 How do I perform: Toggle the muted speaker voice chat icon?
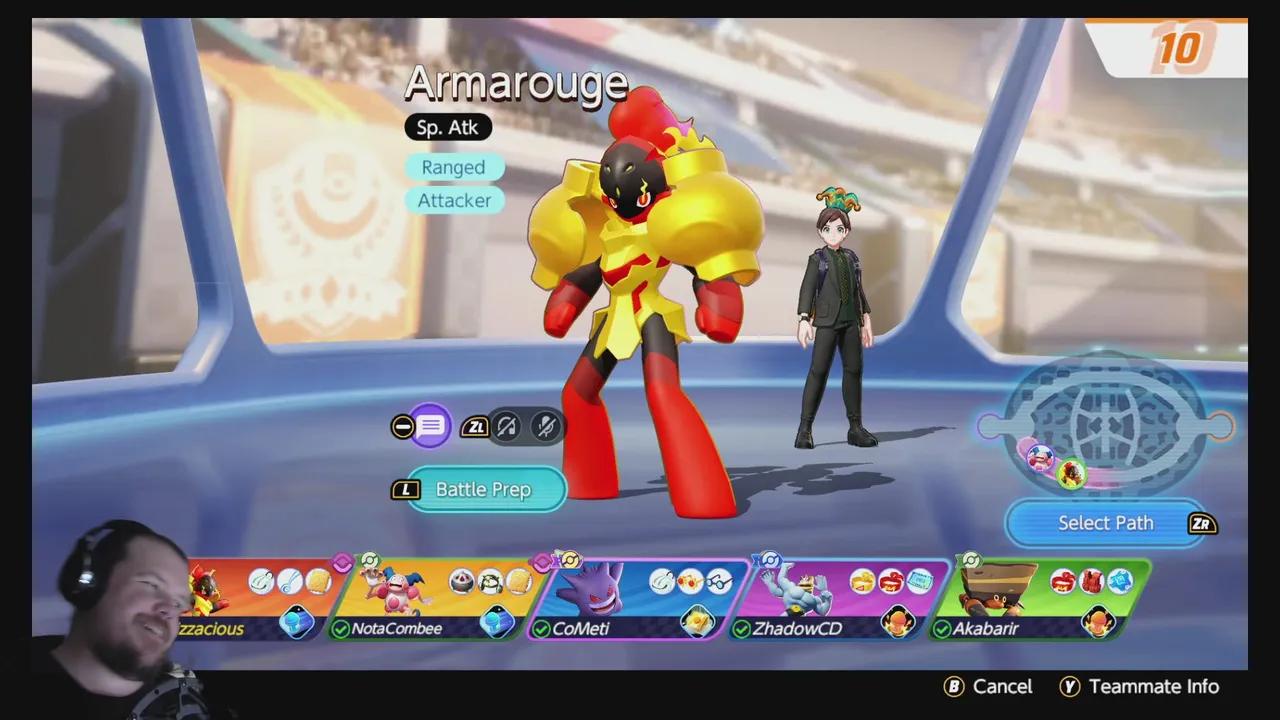507,427
